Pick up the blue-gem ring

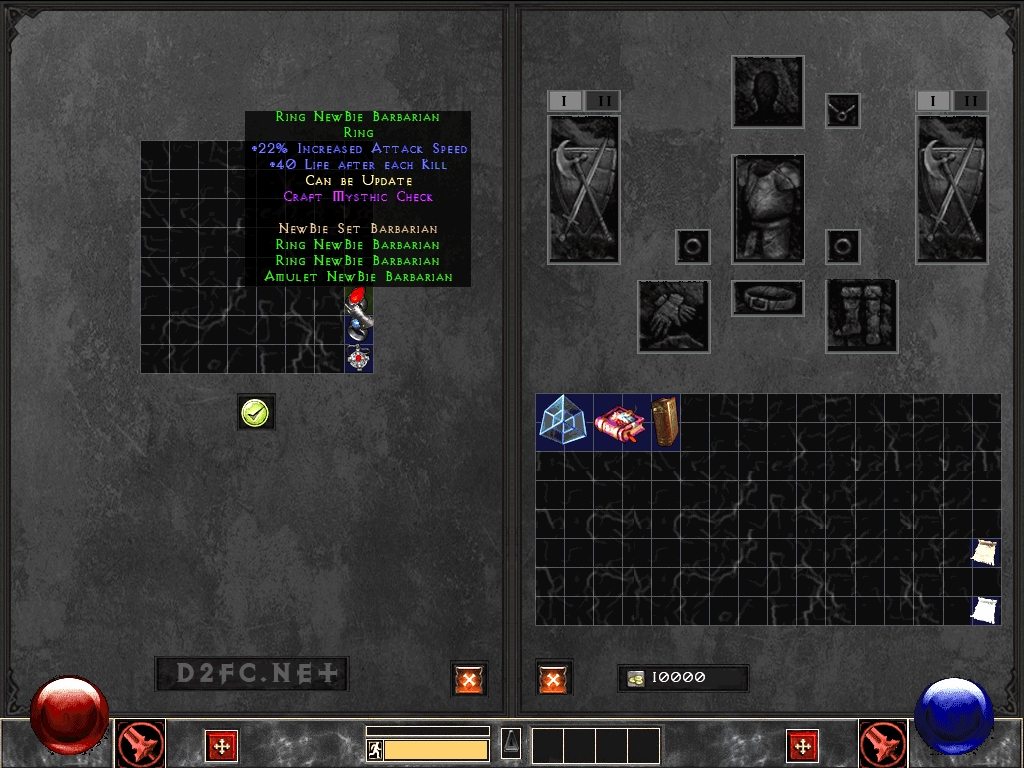358,327
